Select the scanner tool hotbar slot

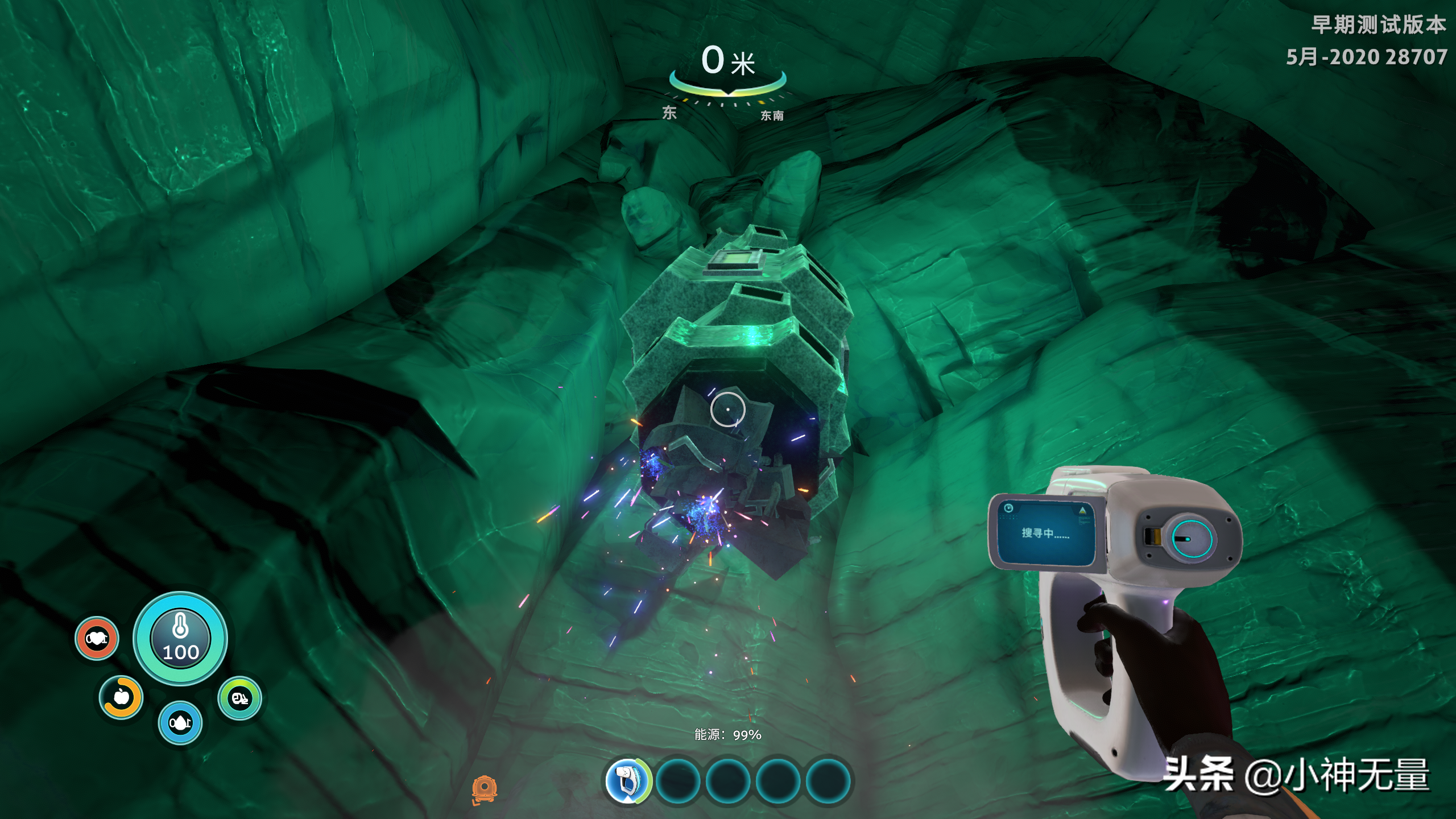point(628,780)
